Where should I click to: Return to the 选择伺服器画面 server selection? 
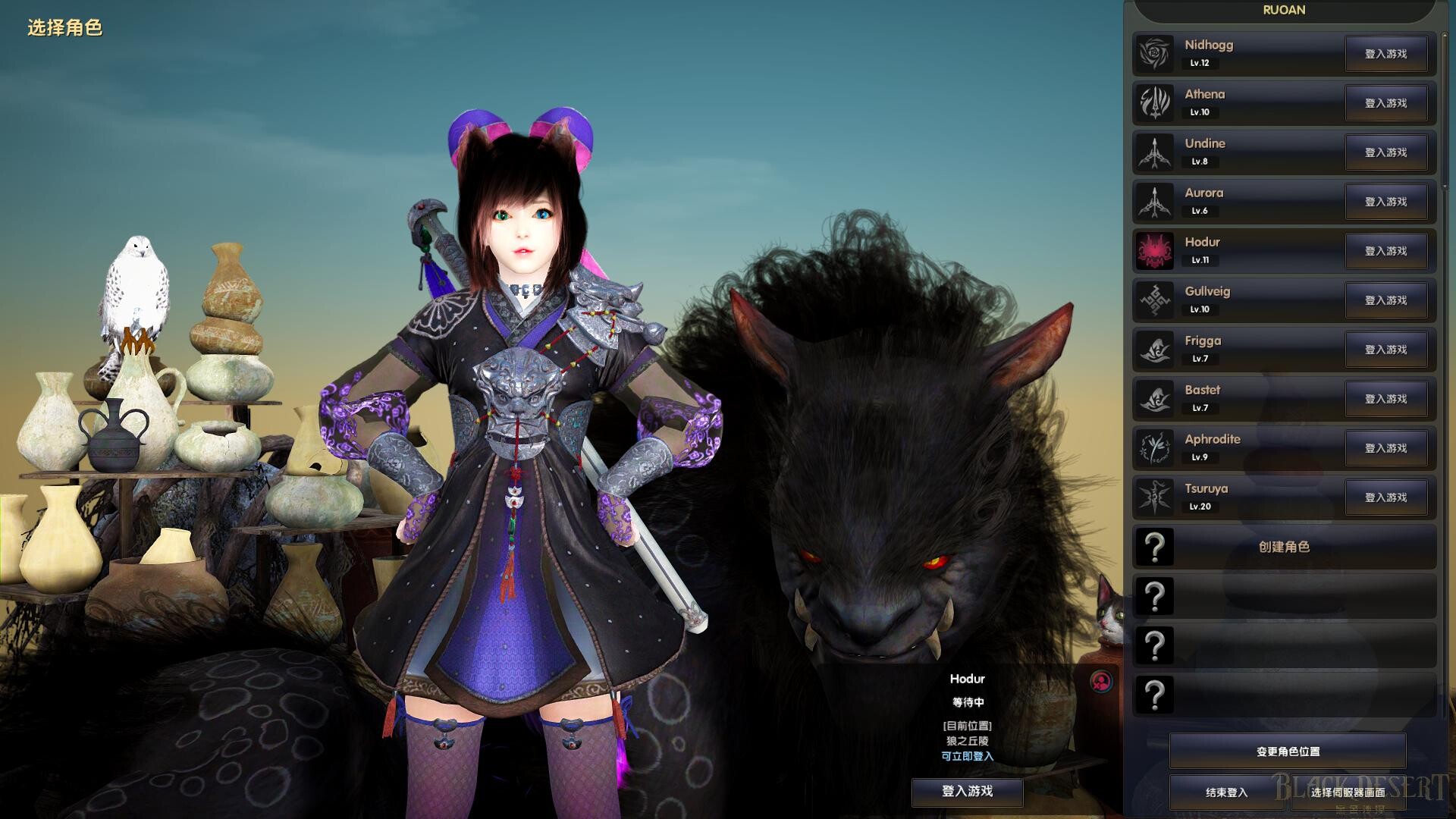click(x=1348, y=792)
